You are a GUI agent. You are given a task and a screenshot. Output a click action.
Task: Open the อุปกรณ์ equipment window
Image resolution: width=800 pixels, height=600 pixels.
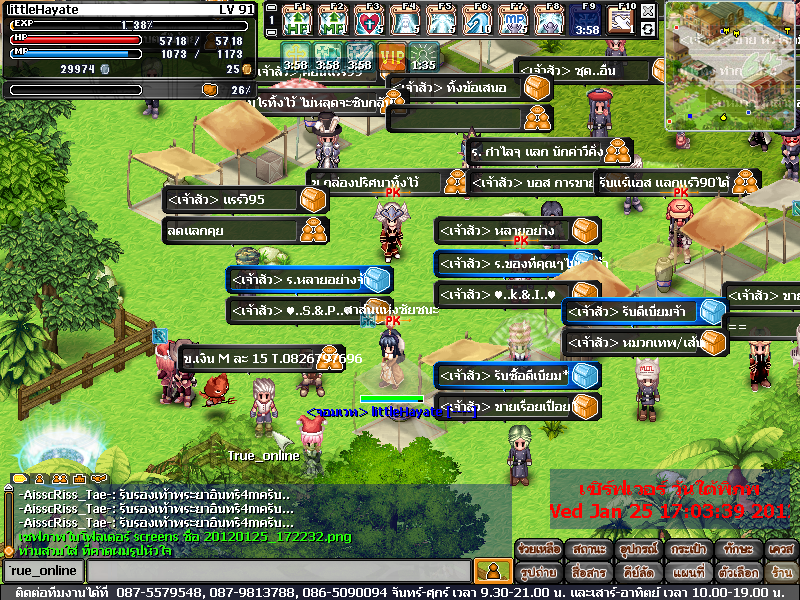(x=637, y=551)
